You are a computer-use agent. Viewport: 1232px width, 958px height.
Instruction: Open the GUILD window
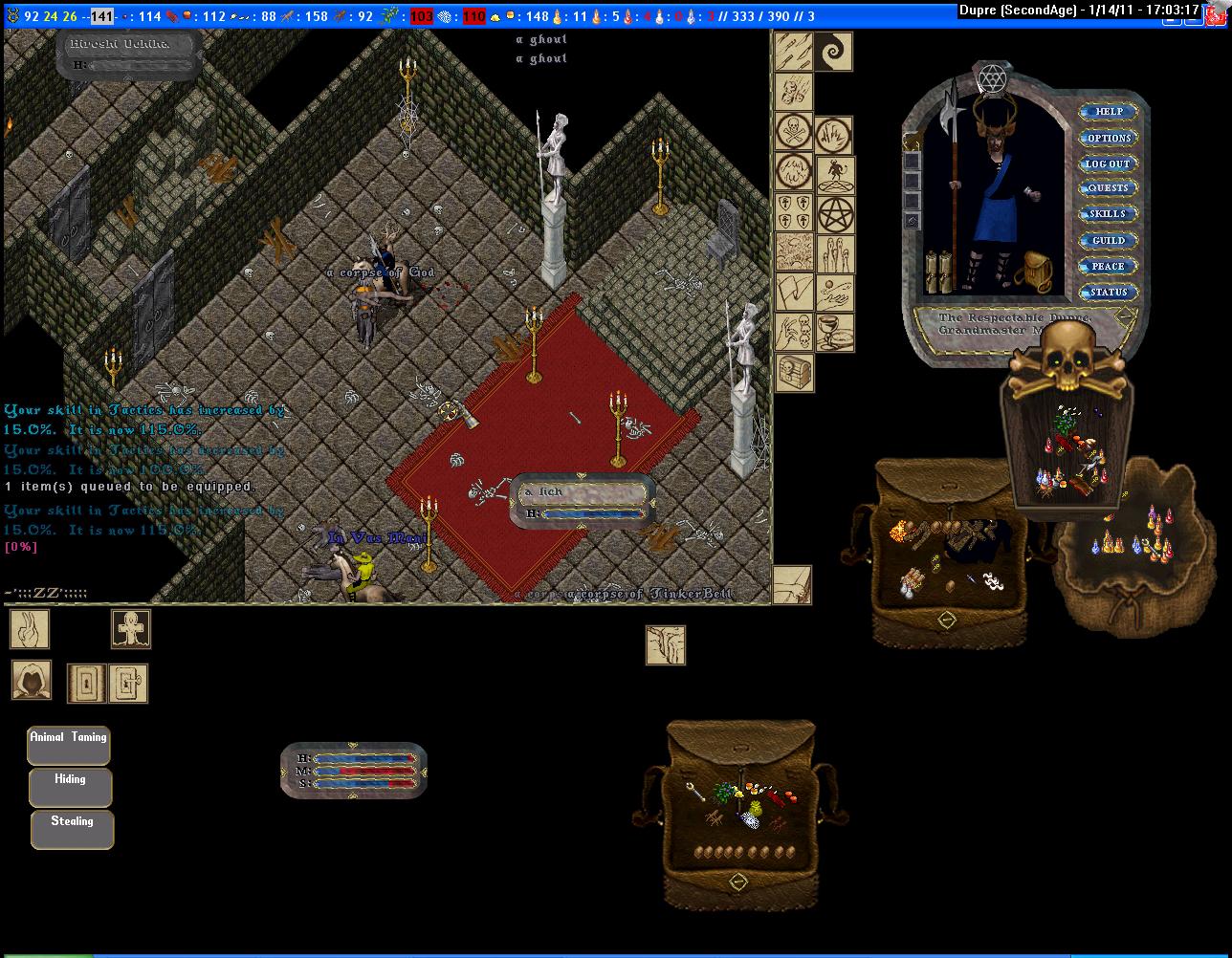pyautogui.click(x=1108, y=240)
